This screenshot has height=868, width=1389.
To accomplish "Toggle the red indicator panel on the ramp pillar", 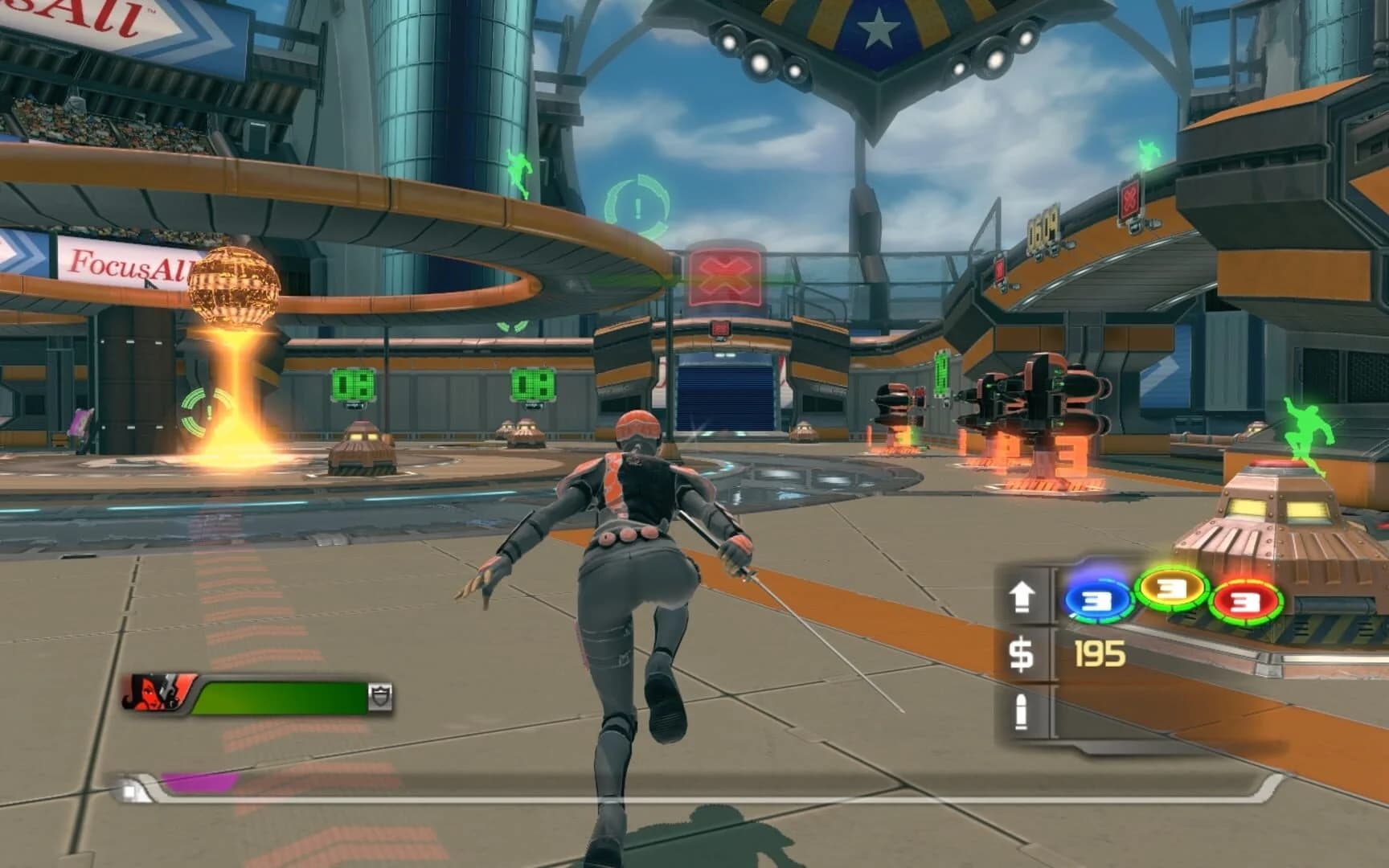I will click(x=999, y=271).
